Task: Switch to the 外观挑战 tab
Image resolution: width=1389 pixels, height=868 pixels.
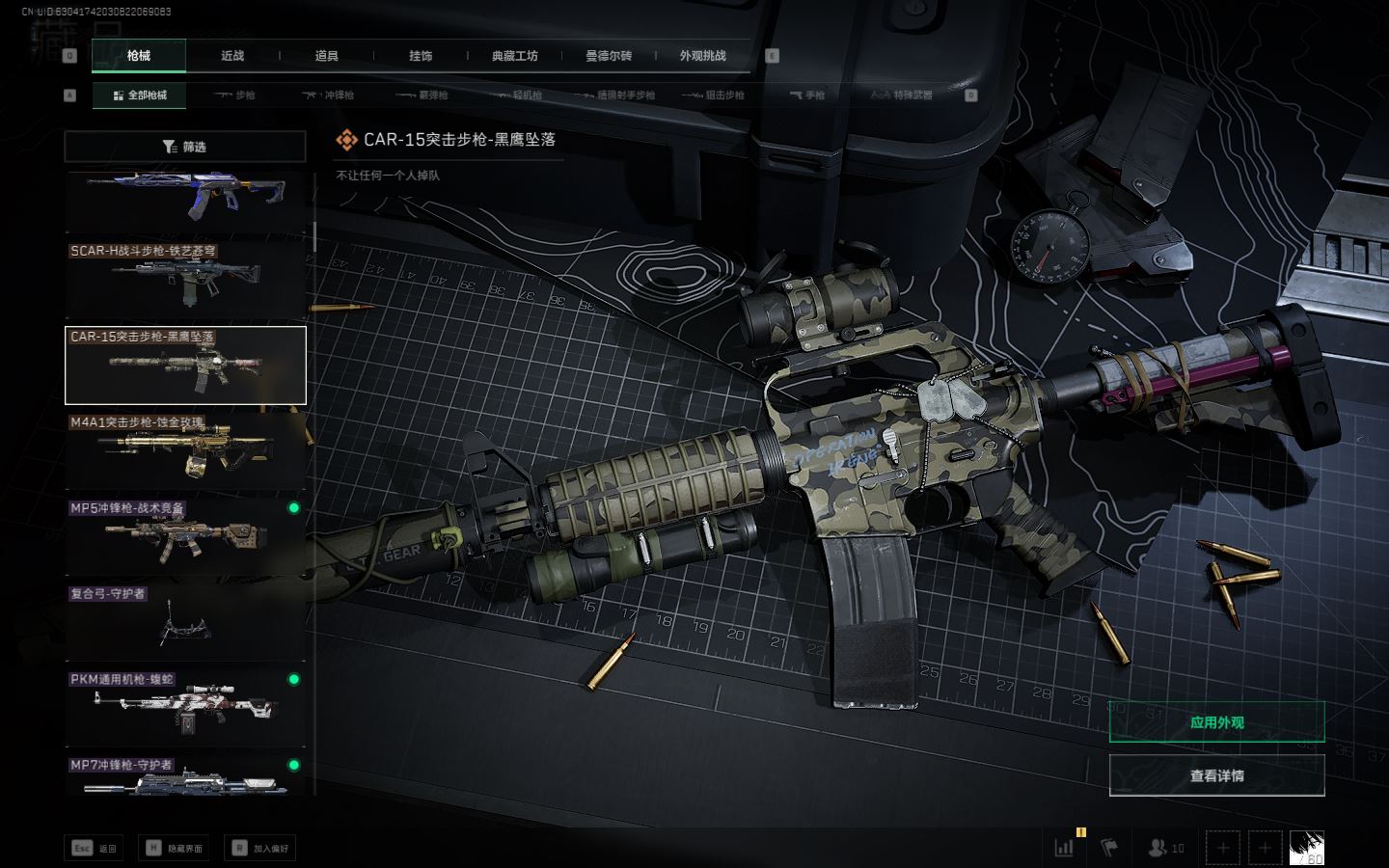Action: pyautogui.click(x=702, y=56)
